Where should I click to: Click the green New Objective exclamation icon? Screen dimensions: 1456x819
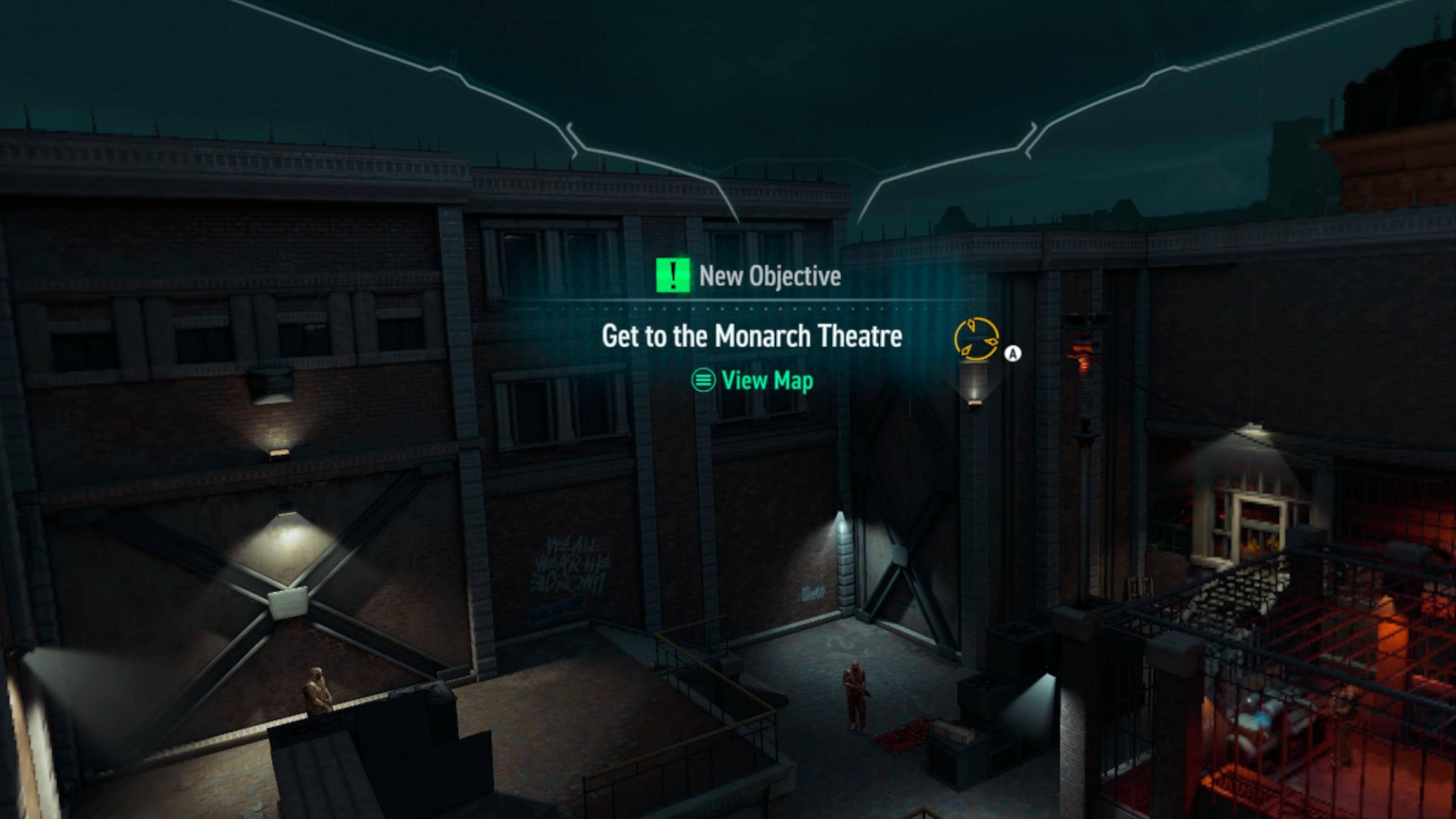[x=673, y=275]
